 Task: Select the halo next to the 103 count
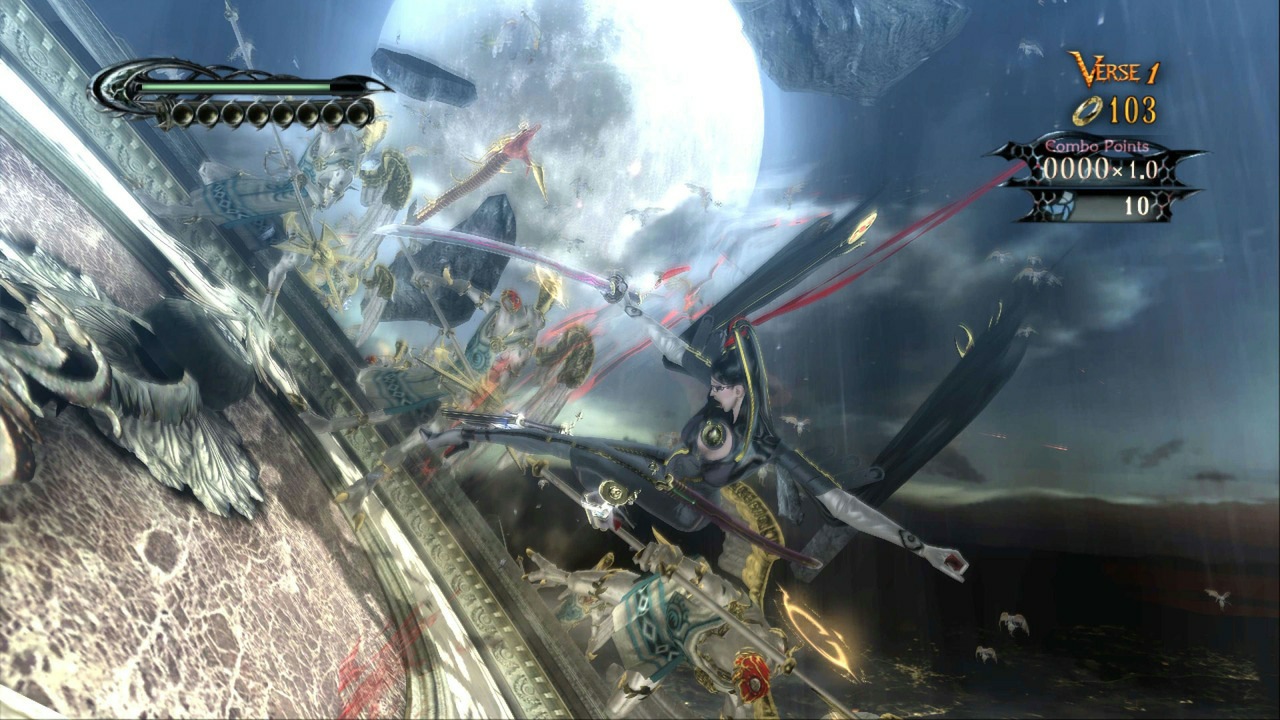pos(1085,110)
